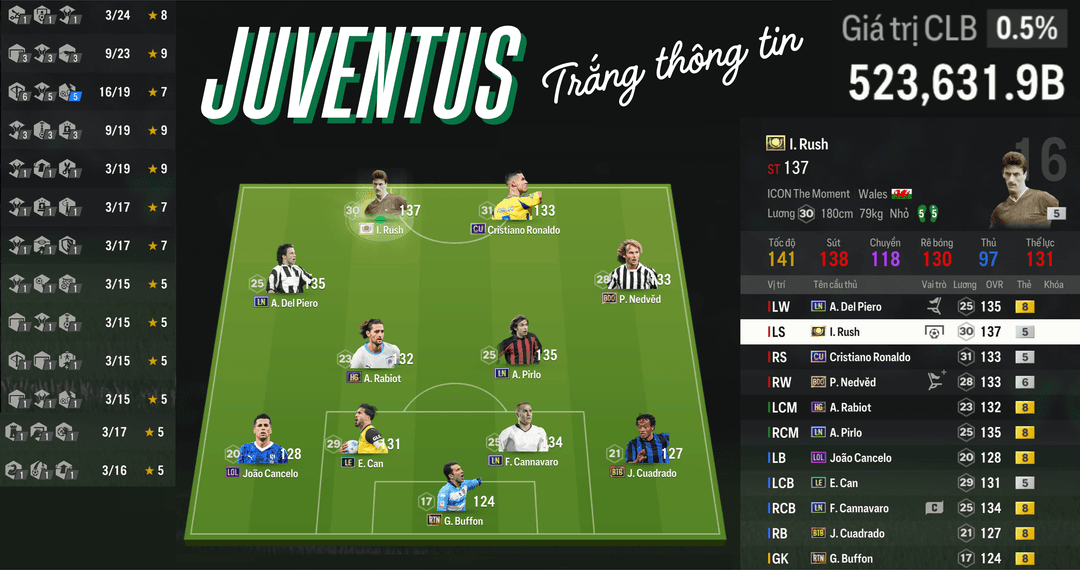
Task: Open the LW A. Del Piero list row
Action: coord(909,307)
